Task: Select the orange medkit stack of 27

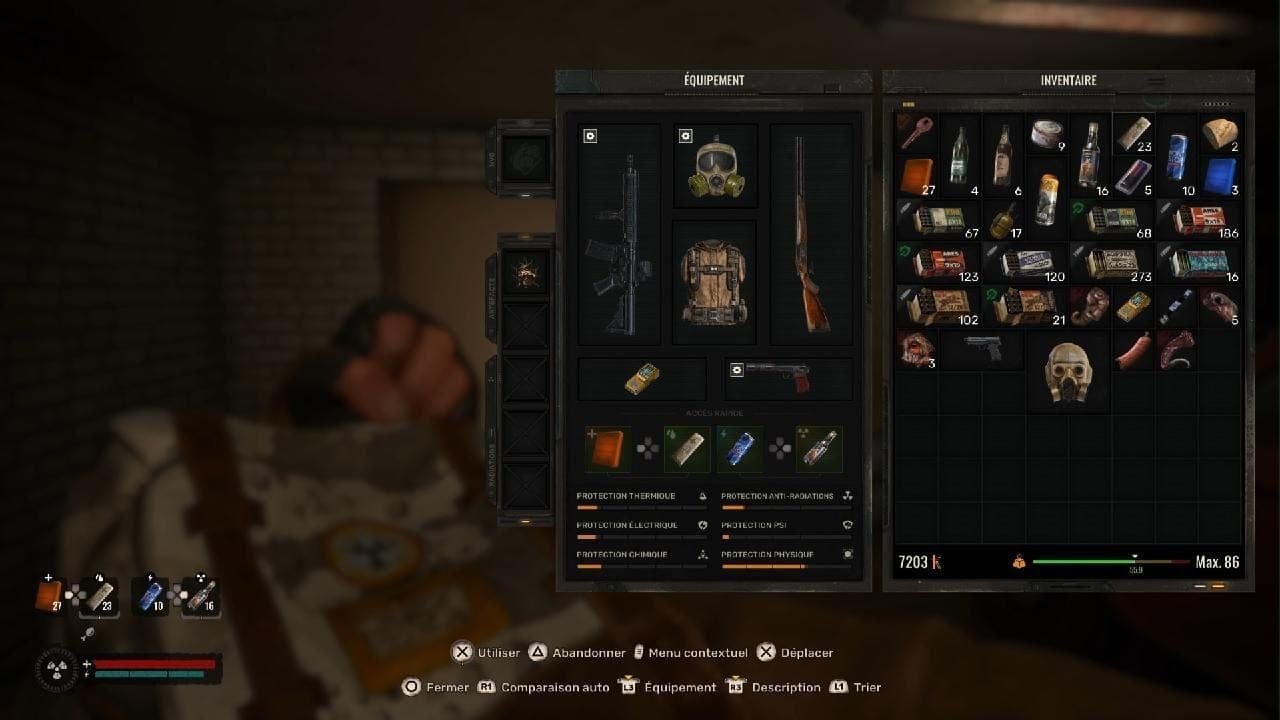Action: 917,176
